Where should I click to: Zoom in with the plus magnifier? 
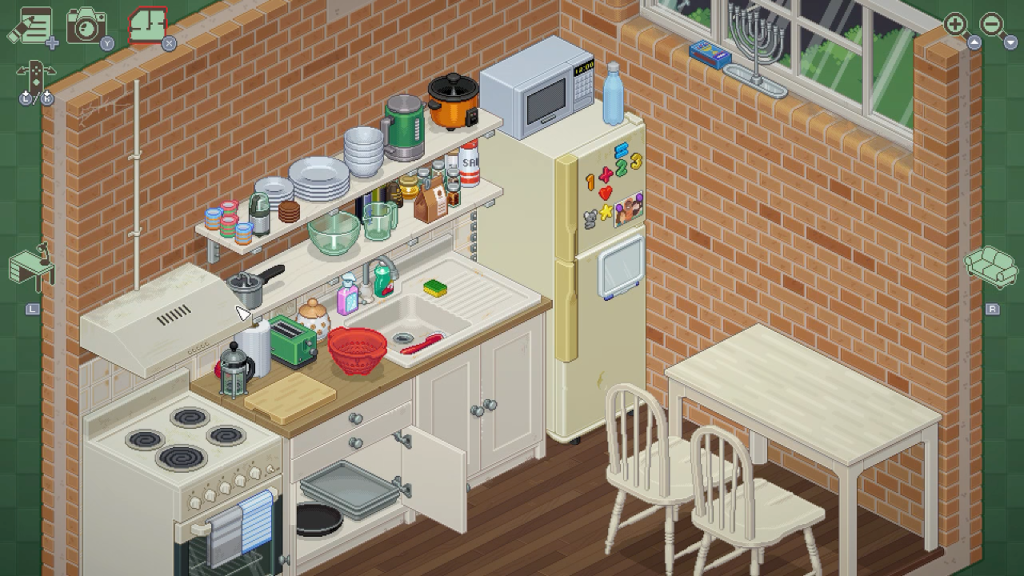(x=956, y=24)
